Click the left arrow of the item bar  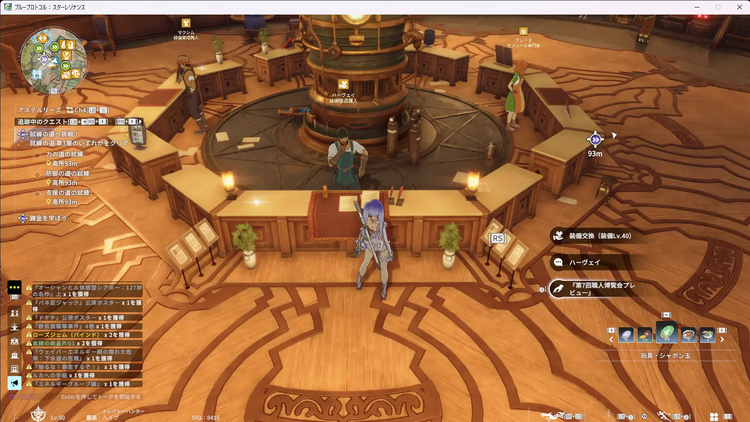pyautogui.click(x=611, y=340)
